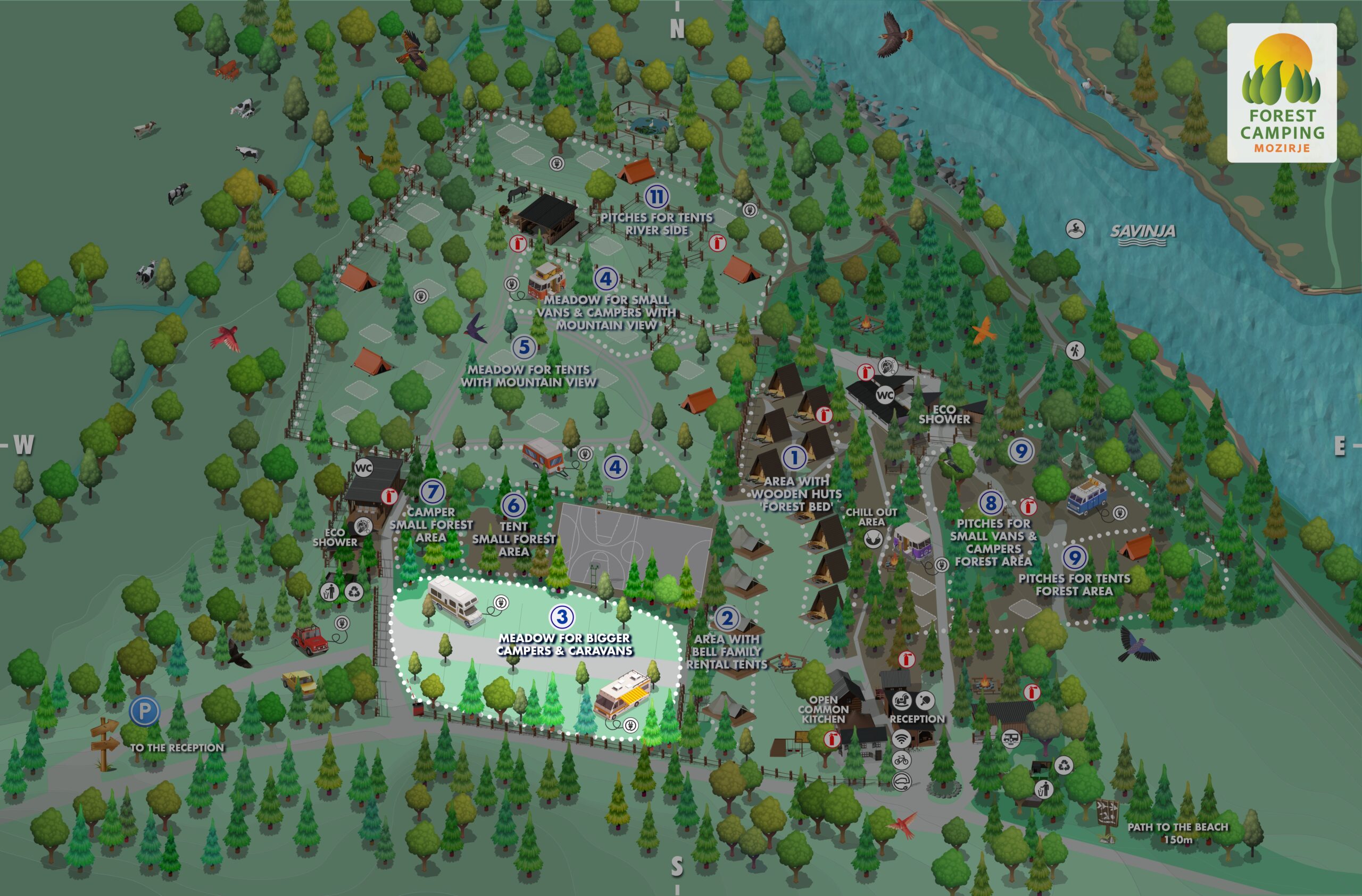Open the Forest Camping Mozirje logo
Image resolution: width=1362 pixels, height=896 pixels.
click(1282, 93)
